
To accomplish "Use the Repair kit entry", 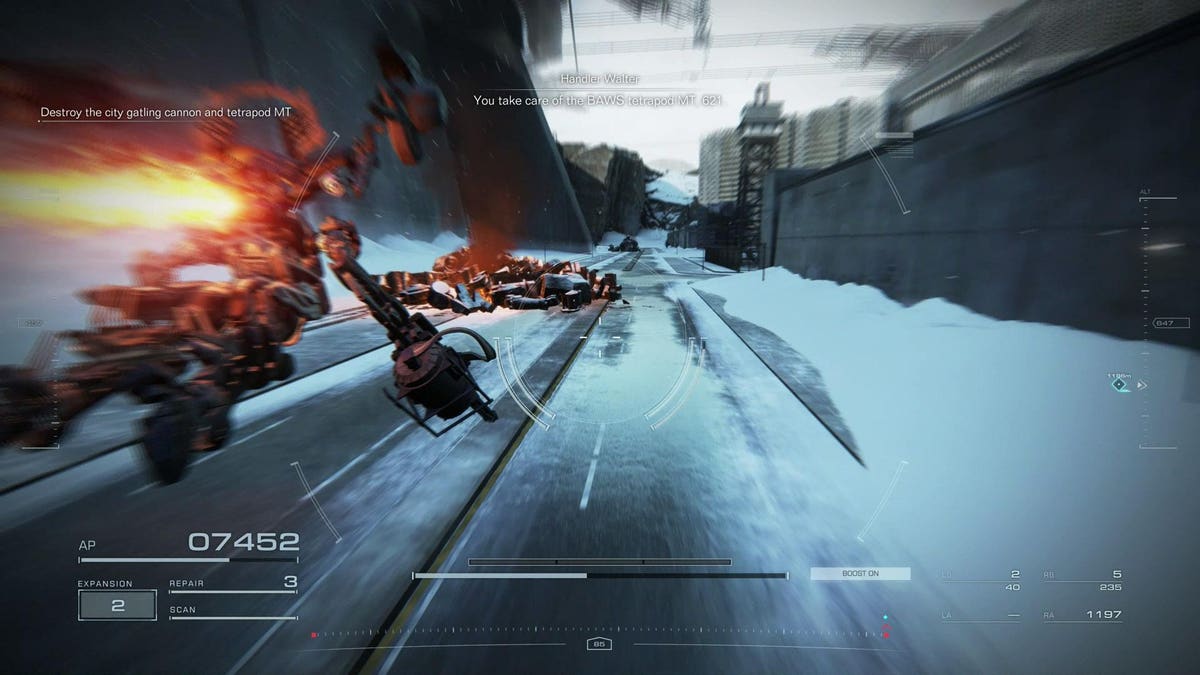I will (x=233, y=583).
